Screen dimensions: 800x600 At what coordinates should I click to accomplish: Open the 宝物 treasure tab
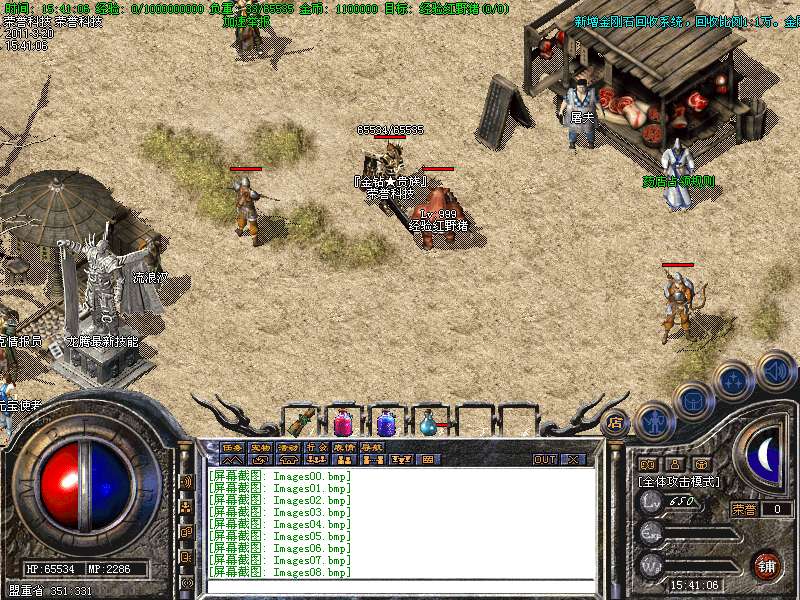click(260, 447)
